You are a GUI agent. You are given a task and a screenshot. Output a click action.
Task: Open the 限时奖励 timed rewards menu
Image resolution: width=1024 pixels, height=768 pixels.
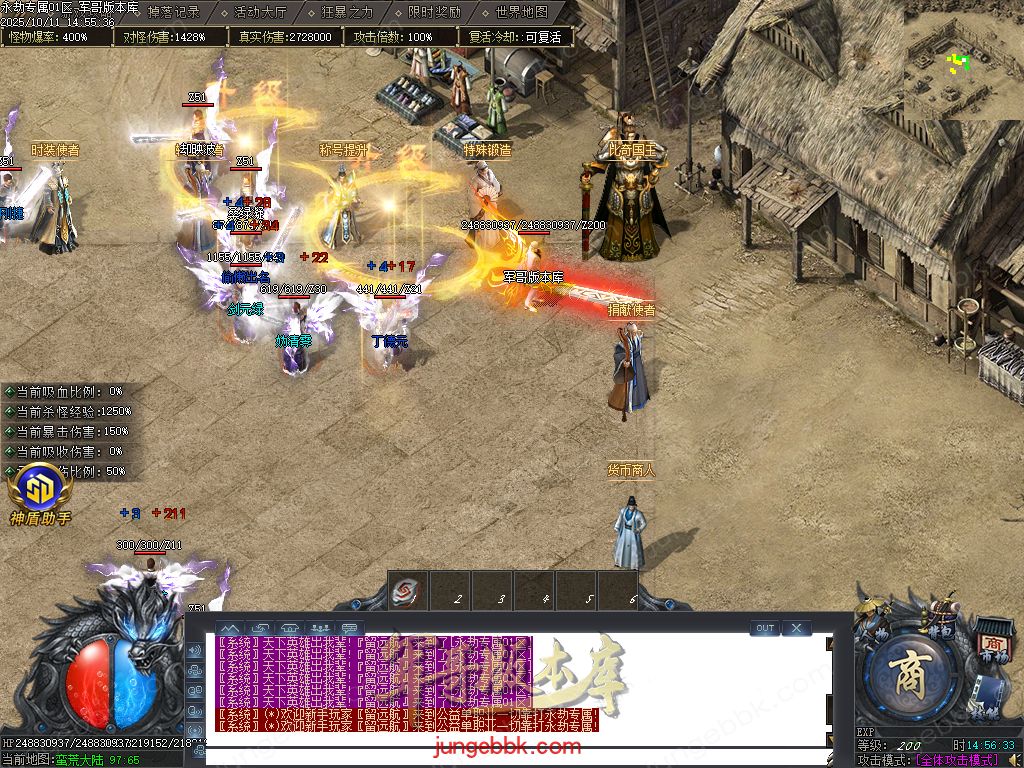434,13
